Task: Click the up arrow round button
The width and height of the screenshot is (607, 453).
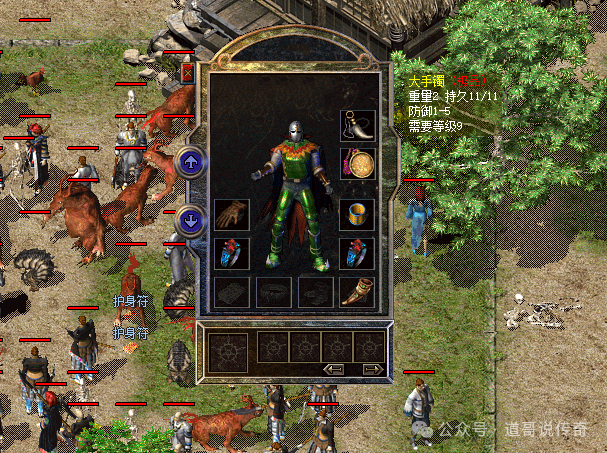Action: point(189,161)
